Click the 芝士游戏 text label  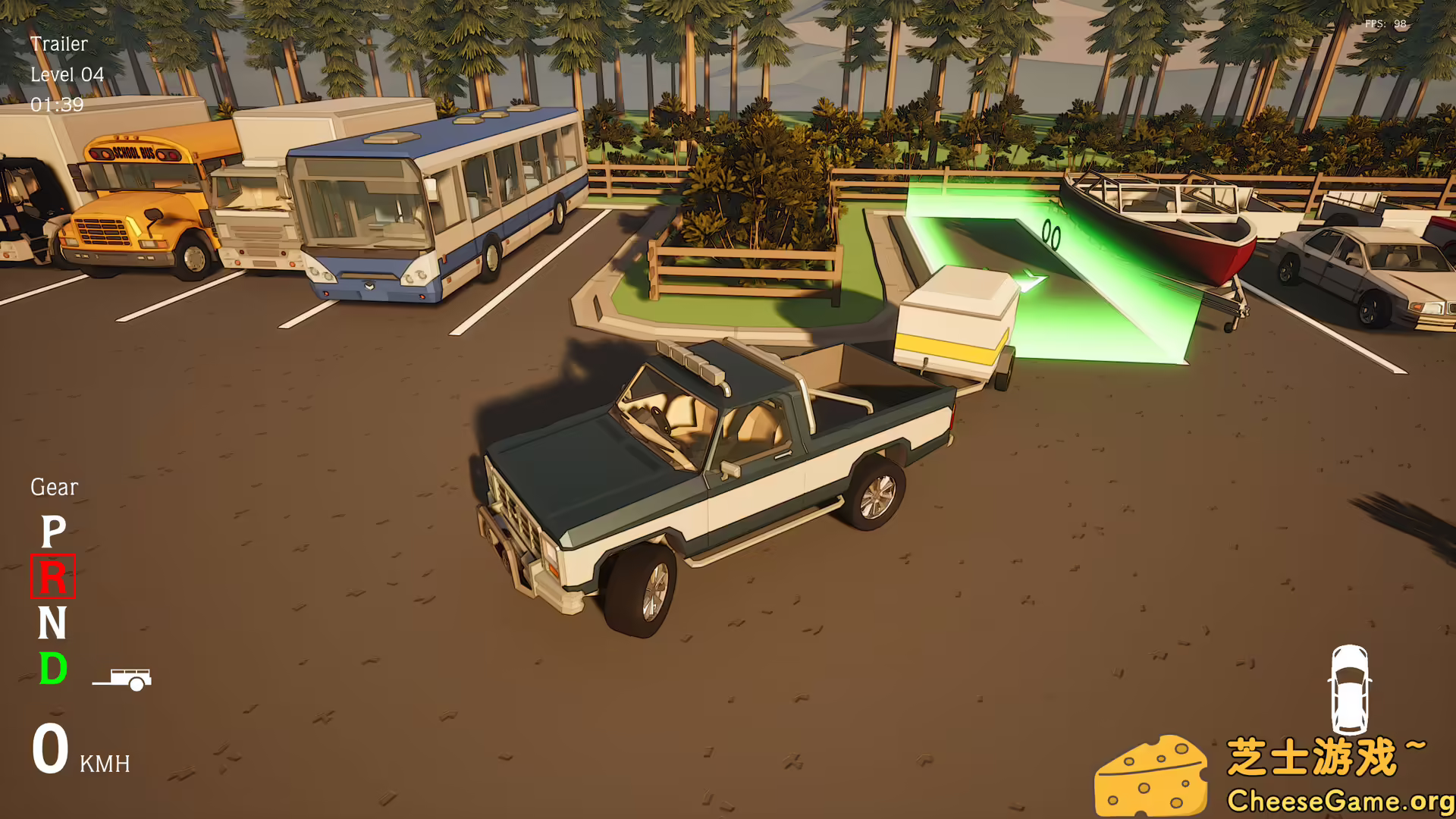pyautogui.click(x=1323, y=755)
